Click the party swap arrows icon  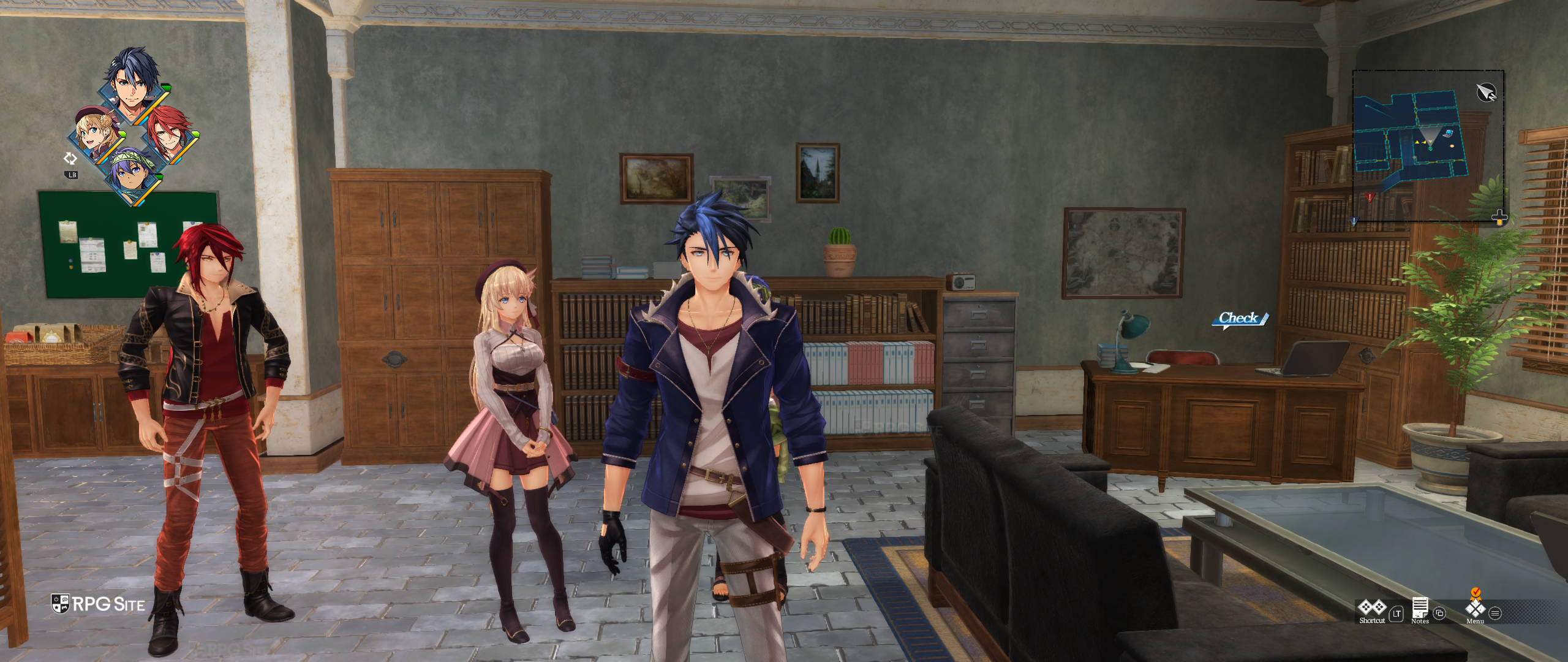point(70,159)
